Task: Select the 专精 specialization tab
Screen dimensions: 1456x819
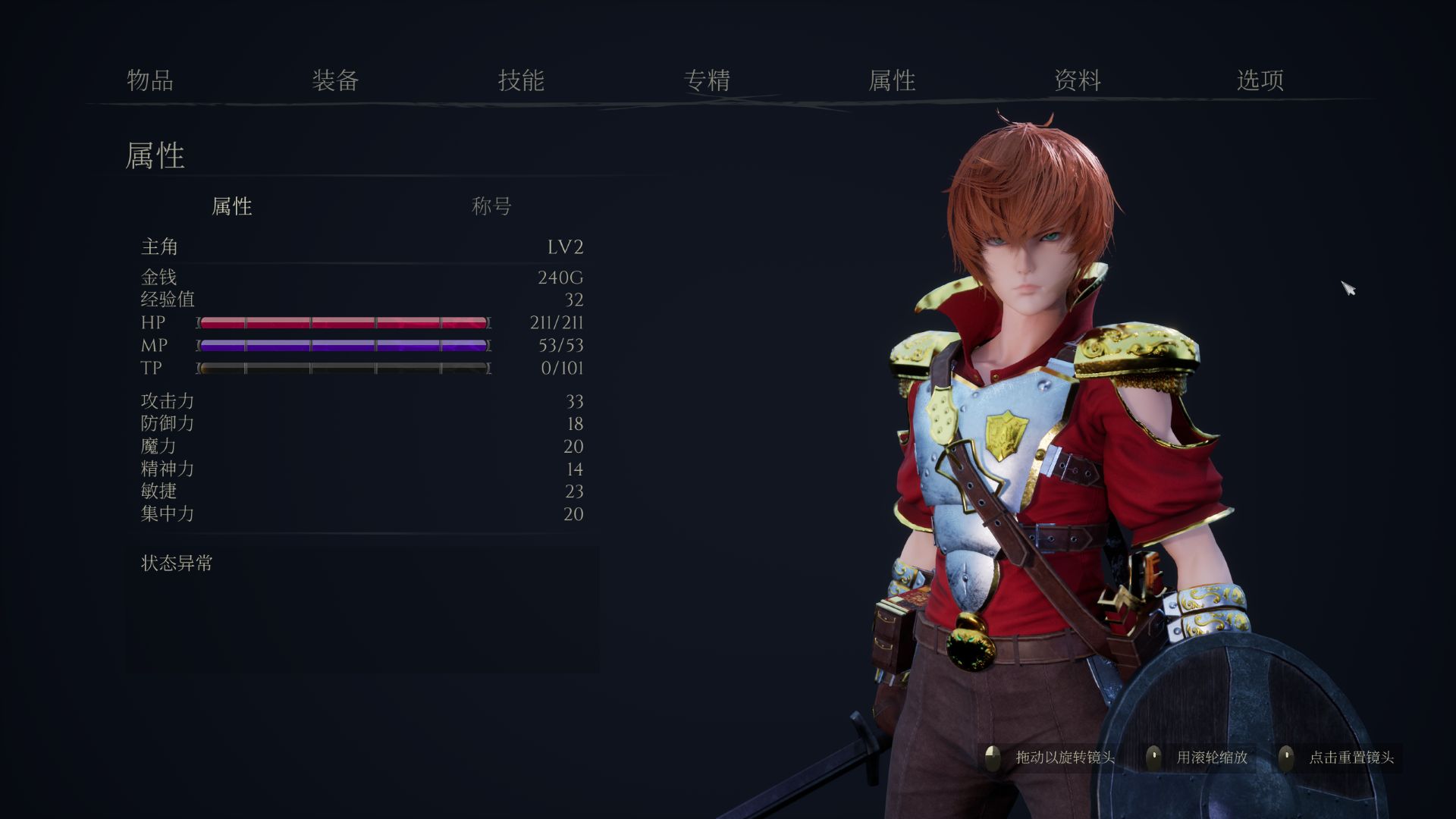Action: [707, 80]
